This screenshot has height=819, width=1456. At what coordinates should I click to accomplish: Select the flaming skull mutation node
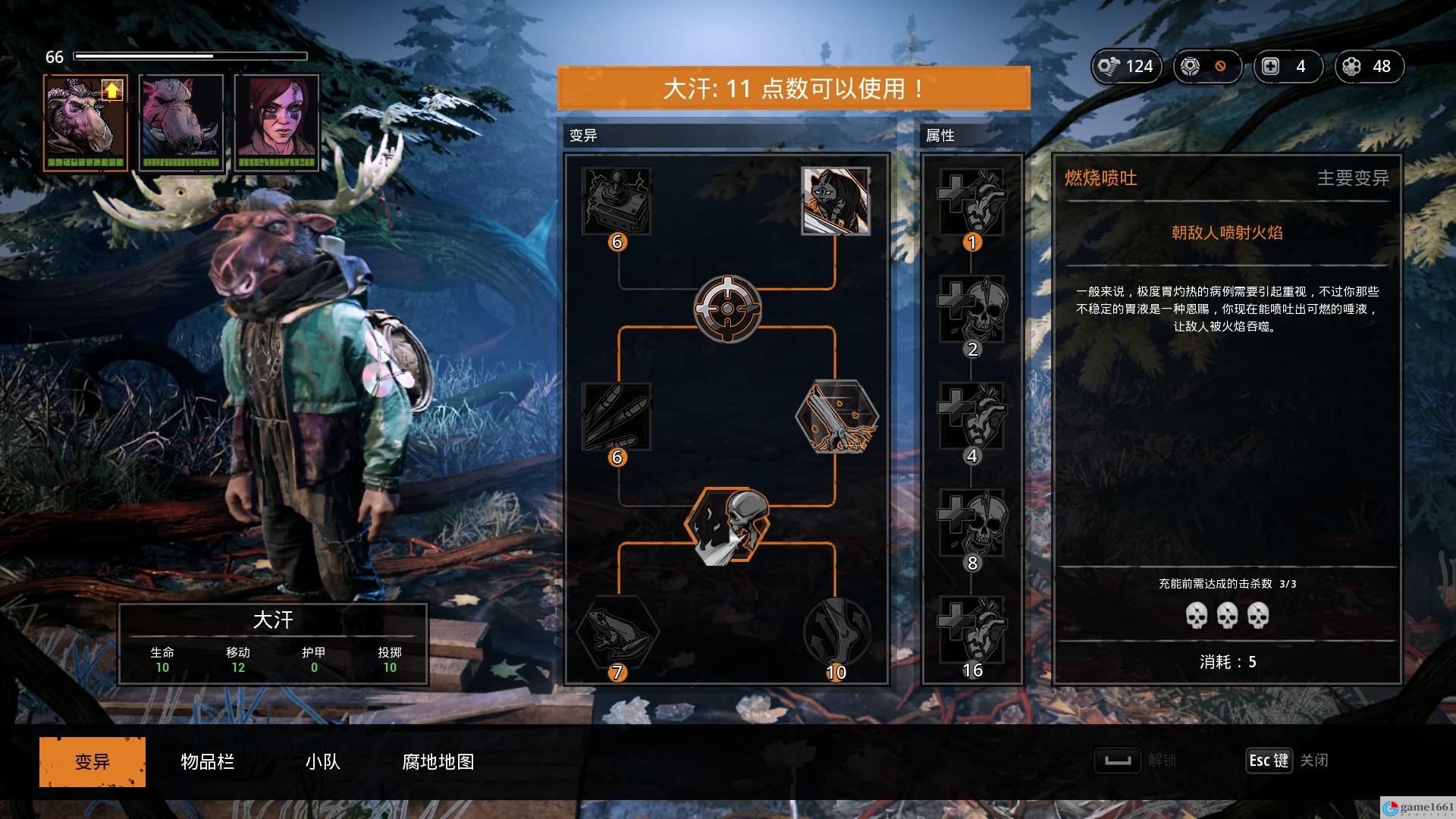[727, 525]
